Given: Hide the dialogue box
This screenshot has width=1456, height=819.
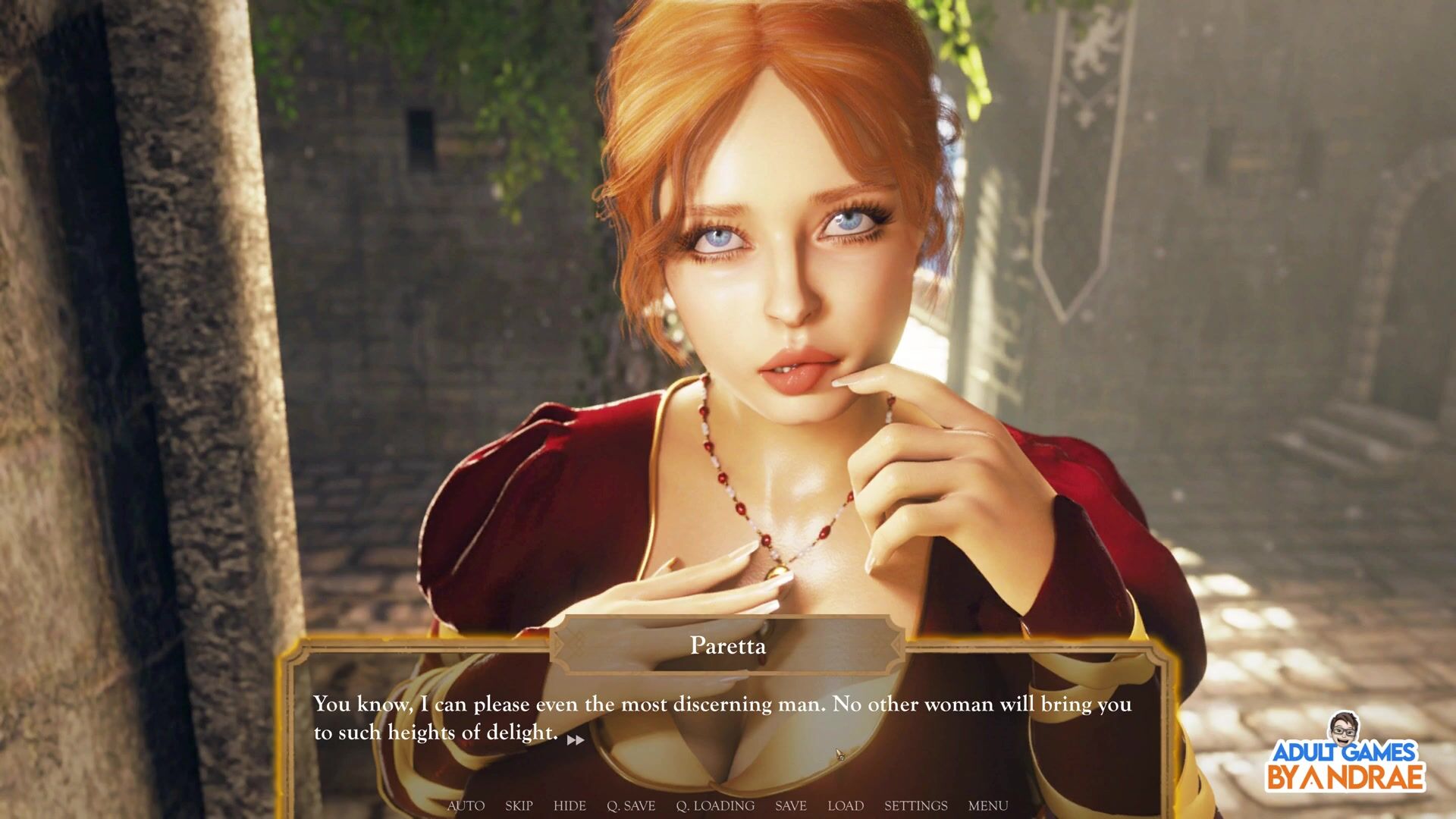Looking at the screenshot, I should 570,805.
